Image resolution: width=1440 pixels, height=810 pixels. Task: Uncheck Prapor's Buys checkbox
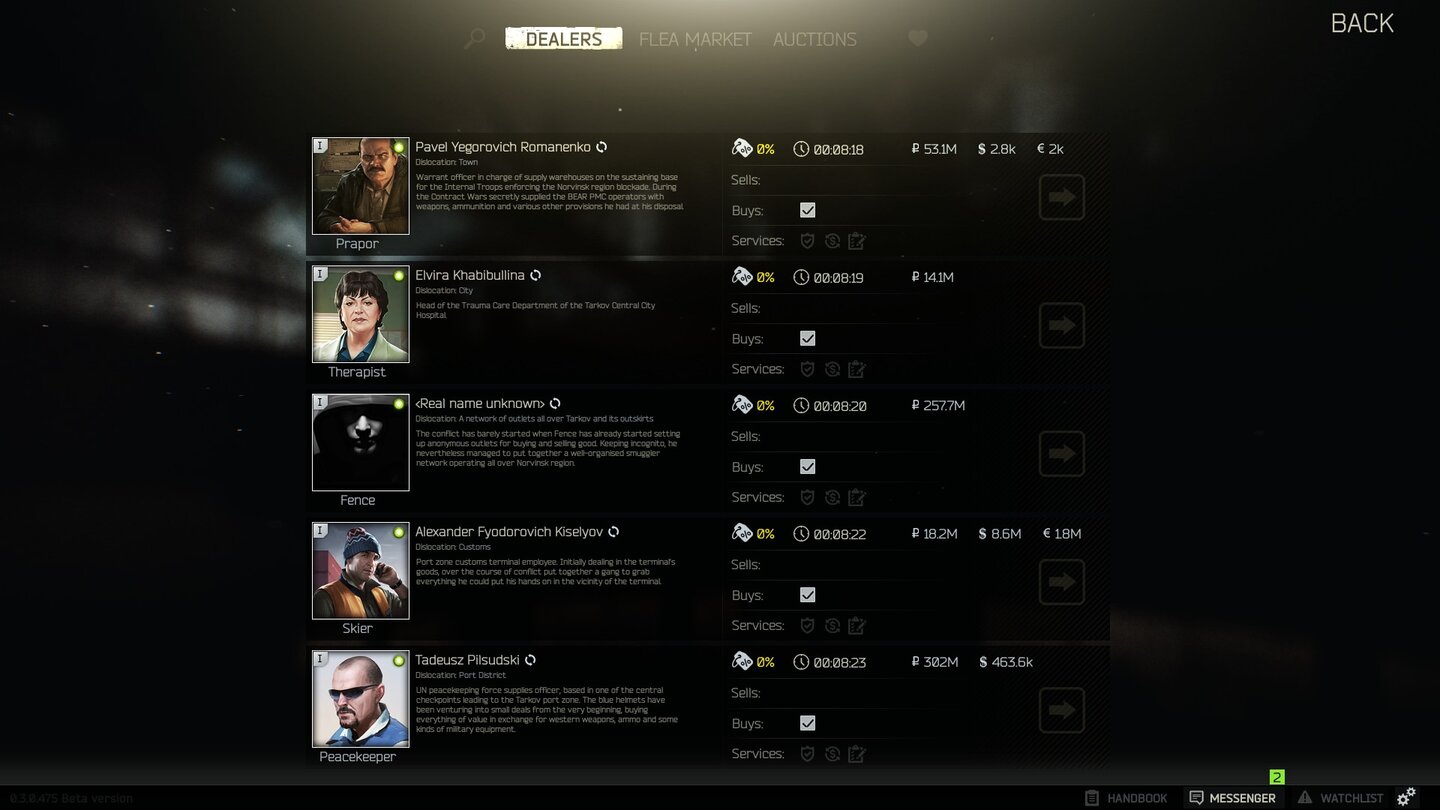click(807, 210)
